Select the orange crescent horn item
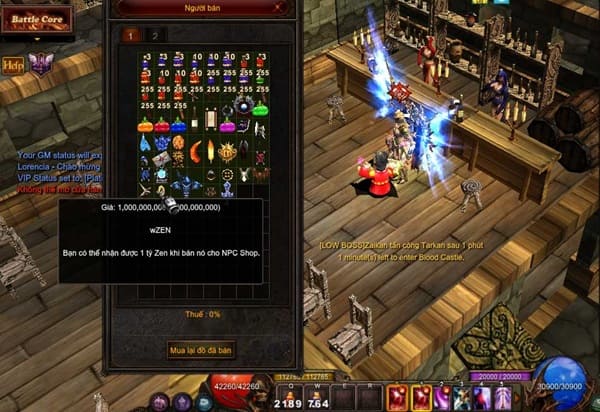 (x=195, y=151)
